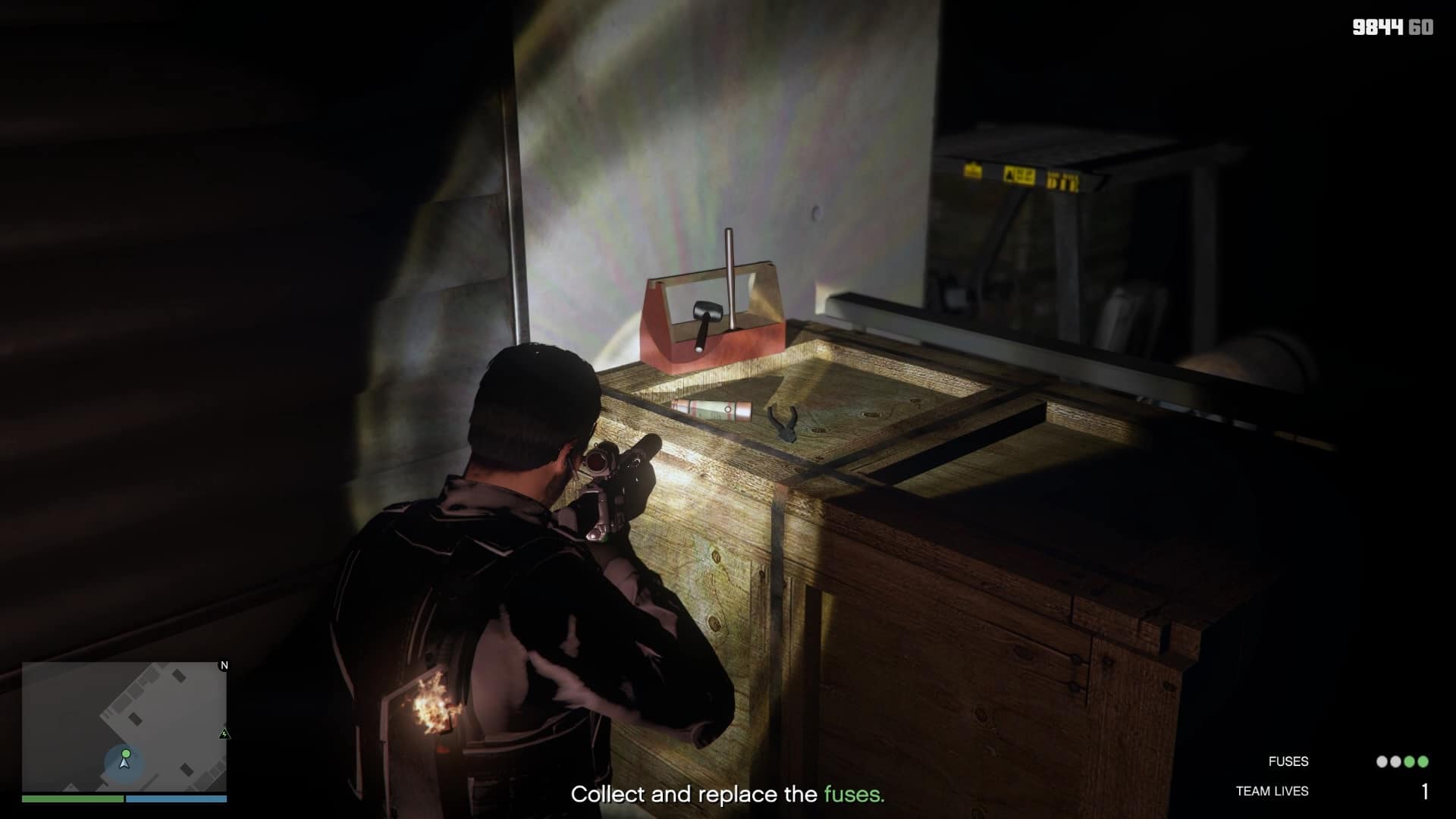Click the second grey fuse dot
This screenshot has width=1456, height=819.
point(1395,761)
